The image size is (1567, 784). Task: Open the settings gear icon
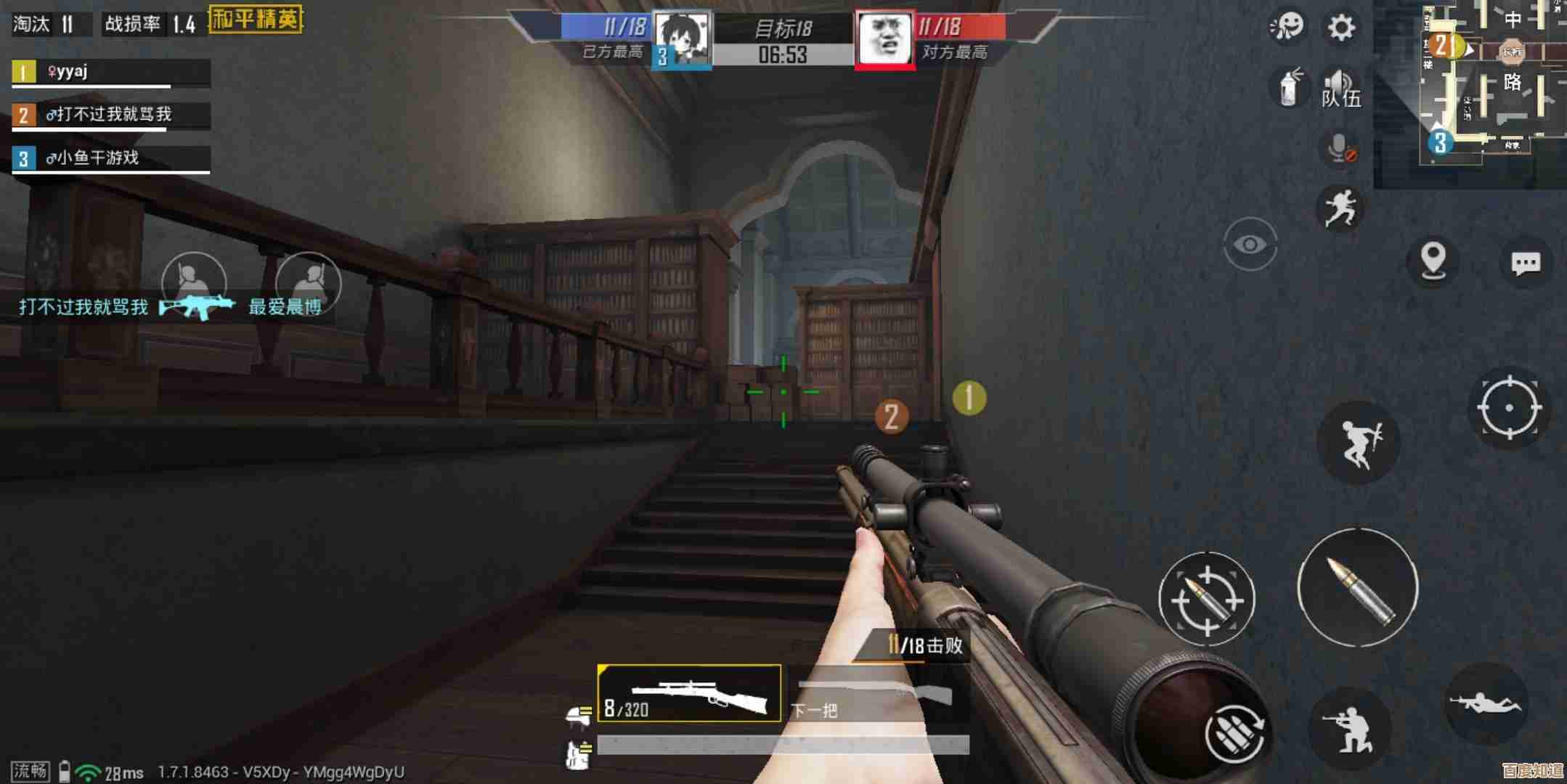1340,28
